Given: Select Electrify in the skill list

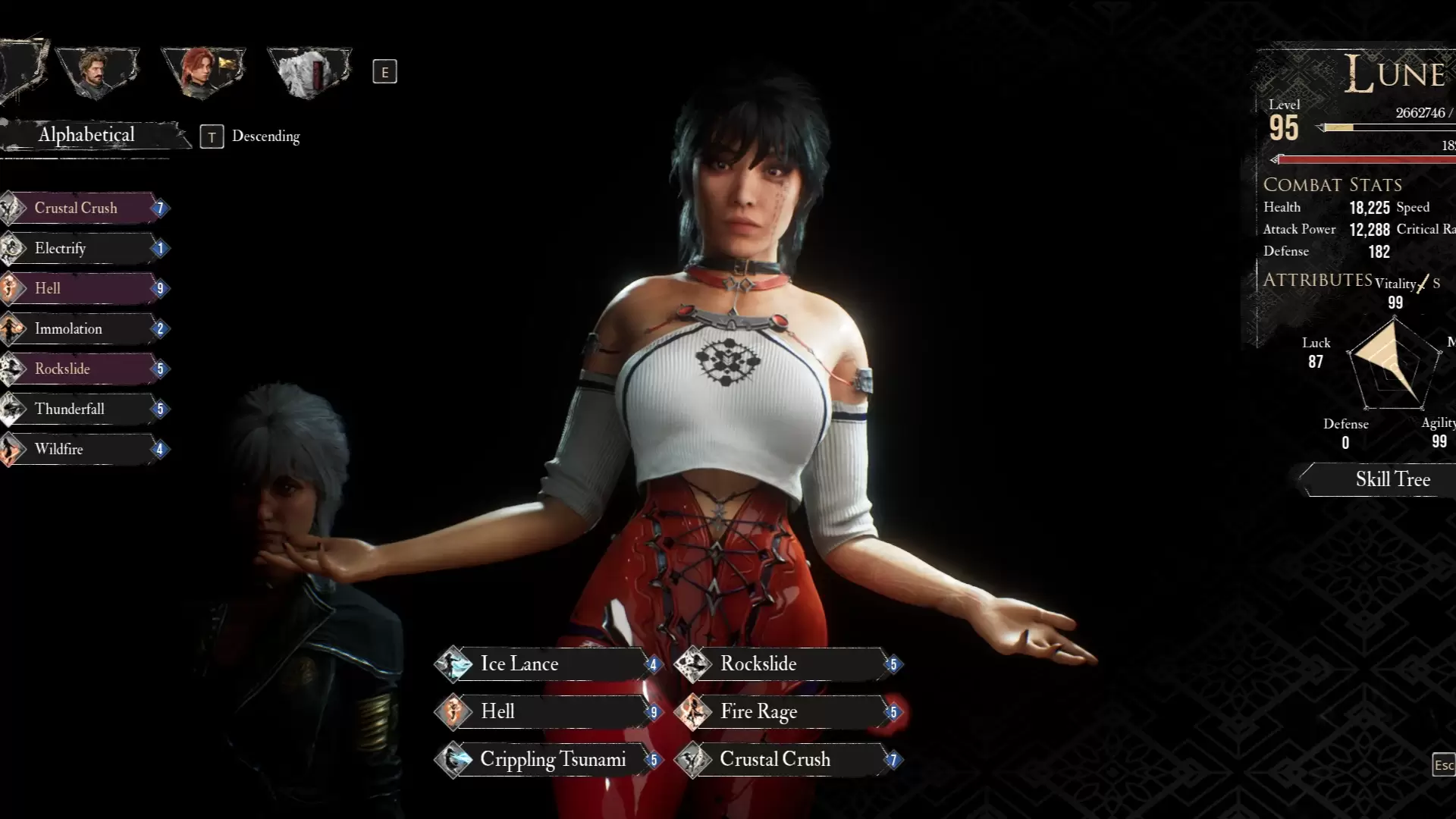Looking at the screenshot, I should point(83,248).
